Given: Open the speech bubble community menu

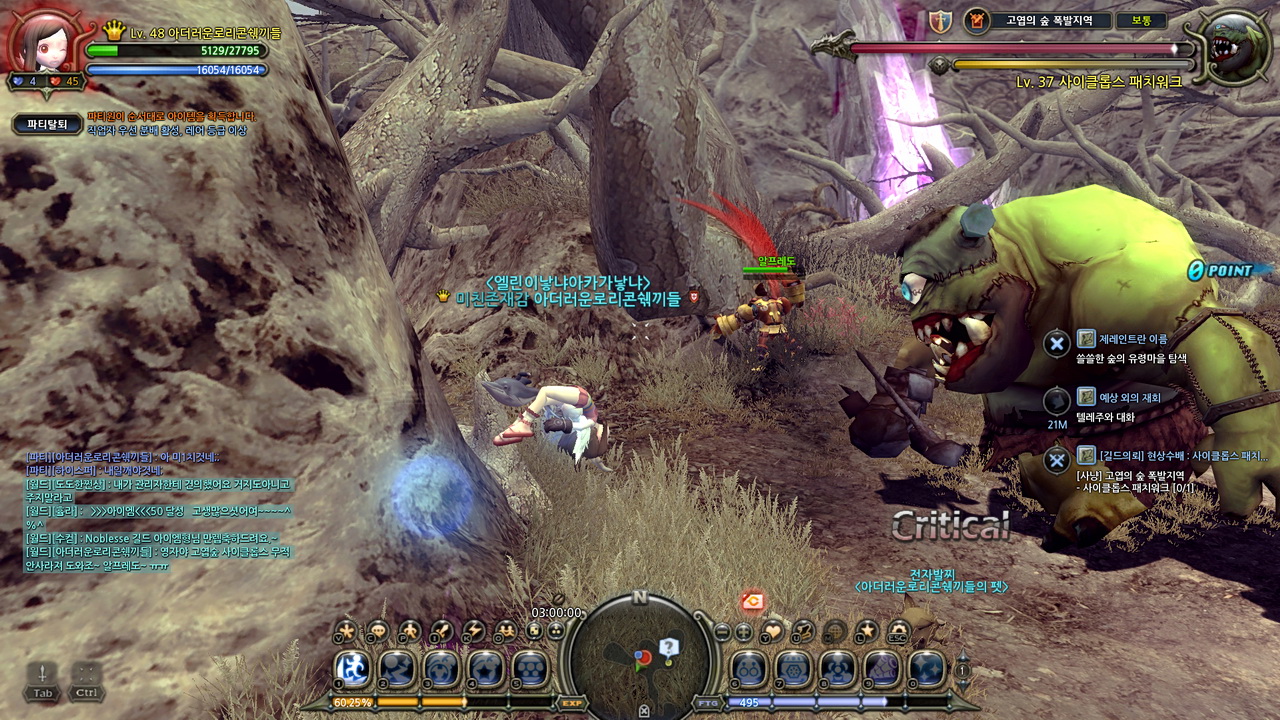Looking at the screenshot, I should (x=377, y=631).
